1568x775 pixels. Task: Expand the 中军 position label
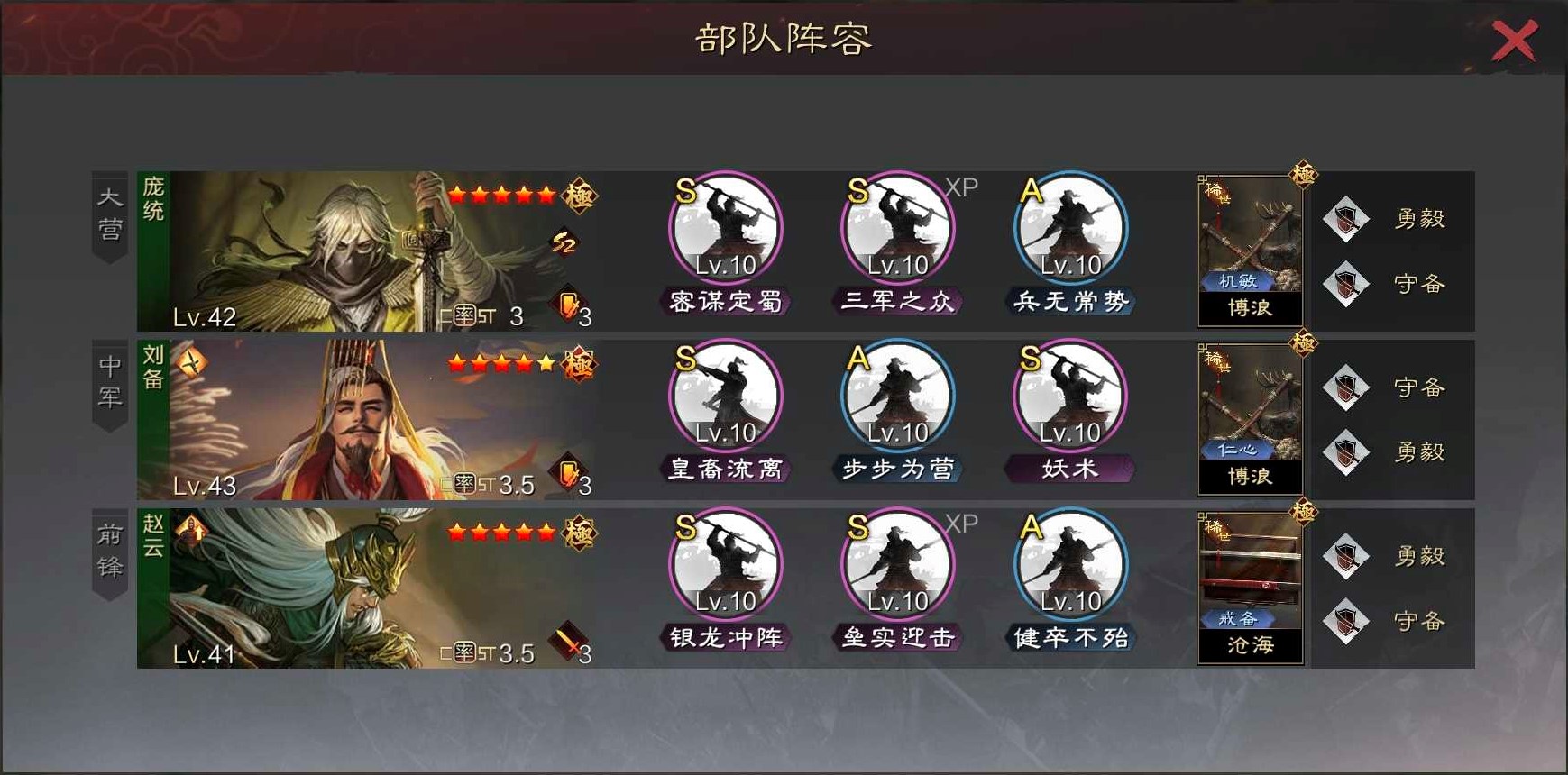[x=108, y=383]
